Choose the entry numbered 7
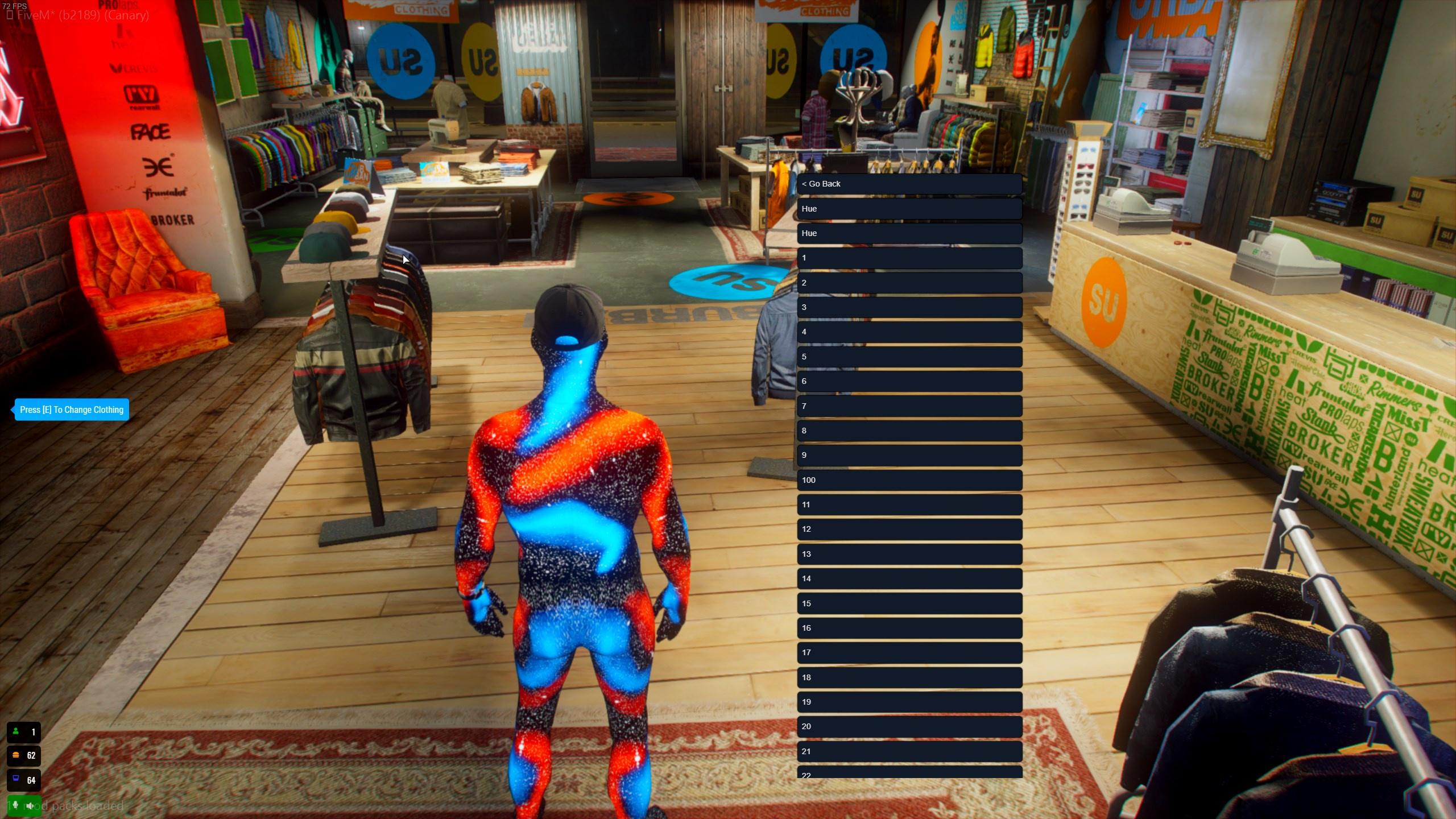The image size is (1456, 819). pos(909,406)
